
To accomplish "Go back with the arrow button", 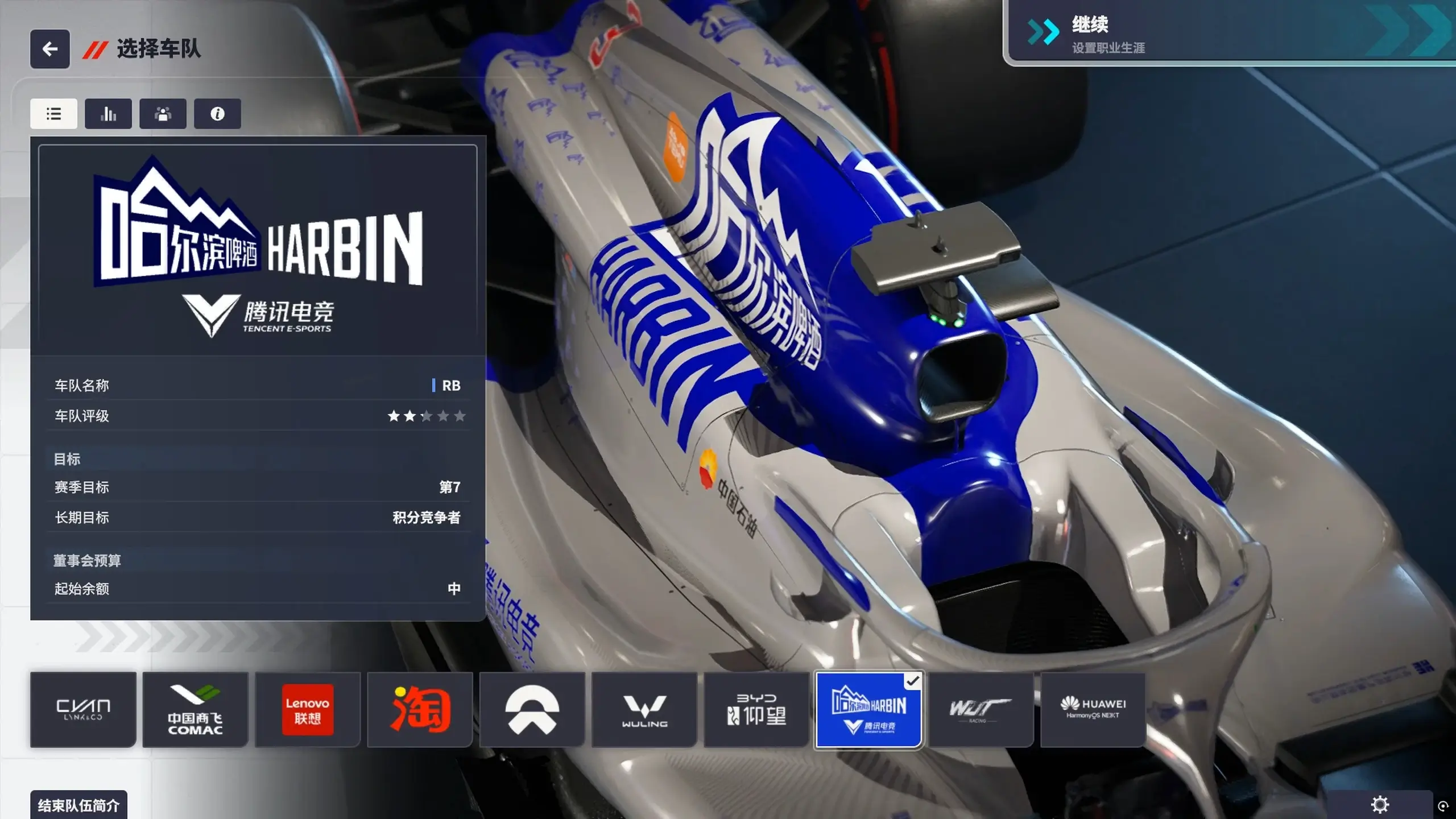I will (x=50, y=49).
